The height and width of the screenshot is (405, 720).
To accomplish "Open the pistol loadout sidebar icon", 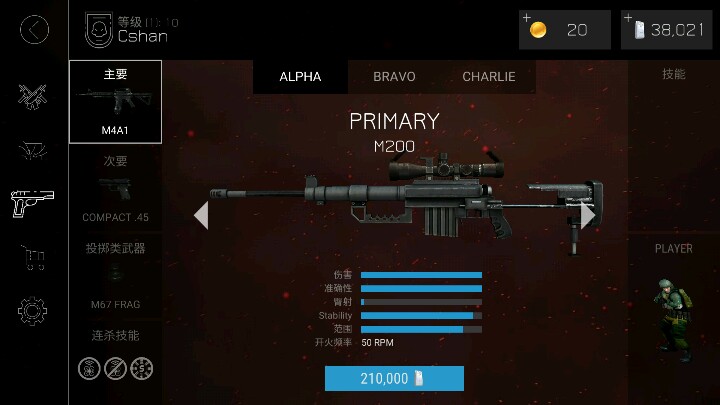I will 34,203.
